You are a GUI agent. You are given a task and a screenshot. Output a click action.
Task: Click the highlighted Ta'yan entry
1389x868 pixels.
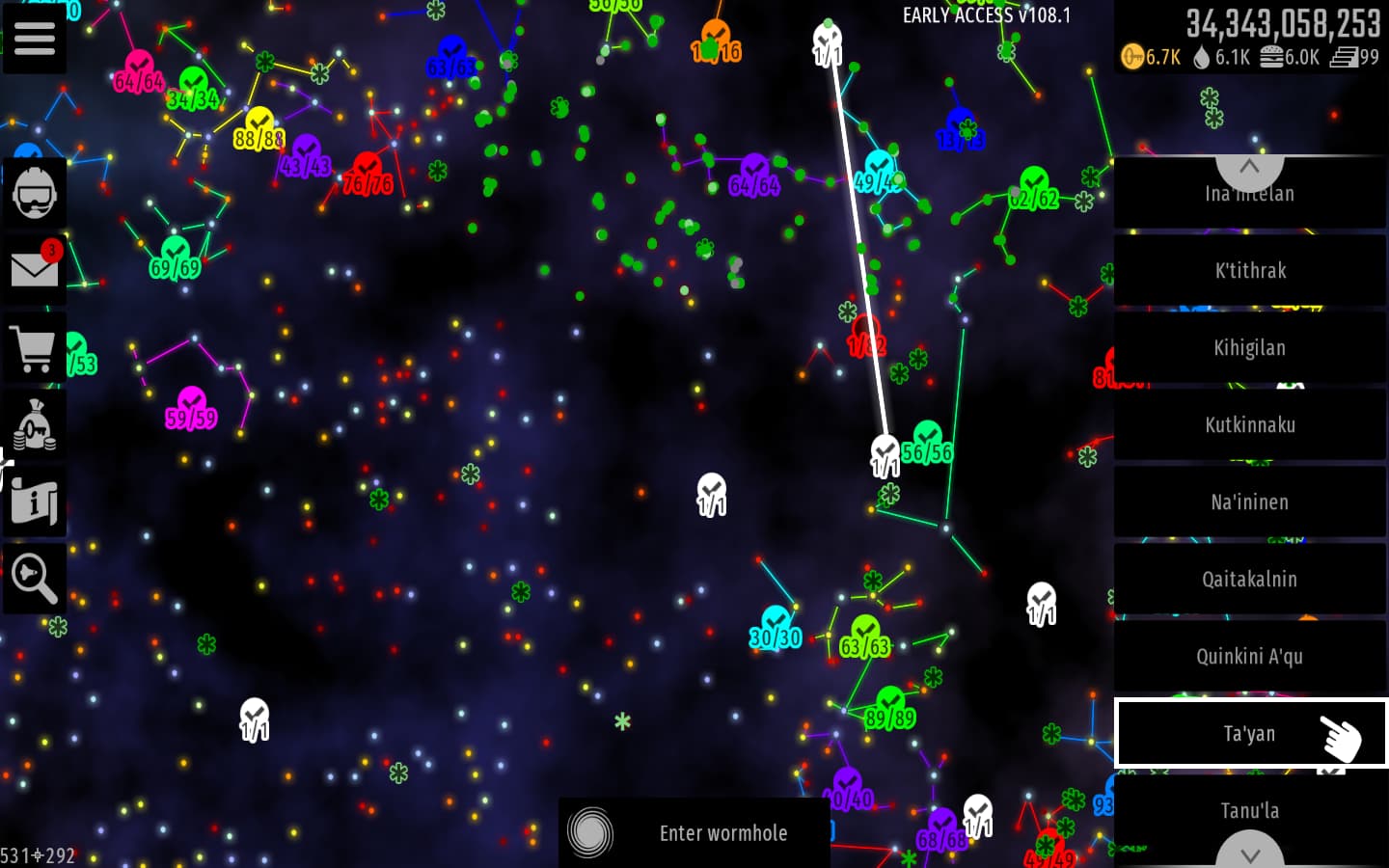(x=1249, y=734)
